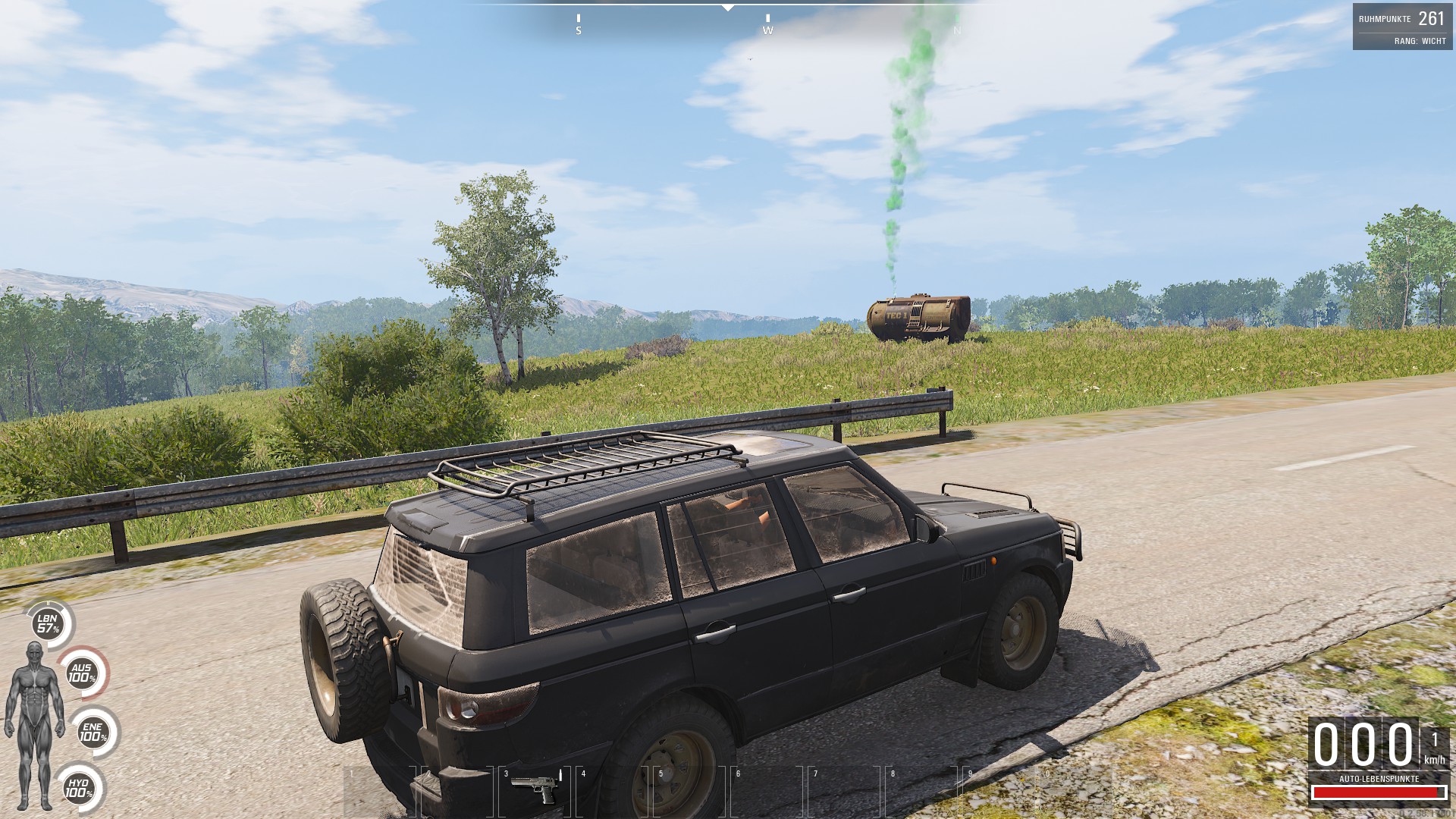Click the body silhouette status figure
The image size is (1456, 819).
pyautogui.click(x=34, y=723)
